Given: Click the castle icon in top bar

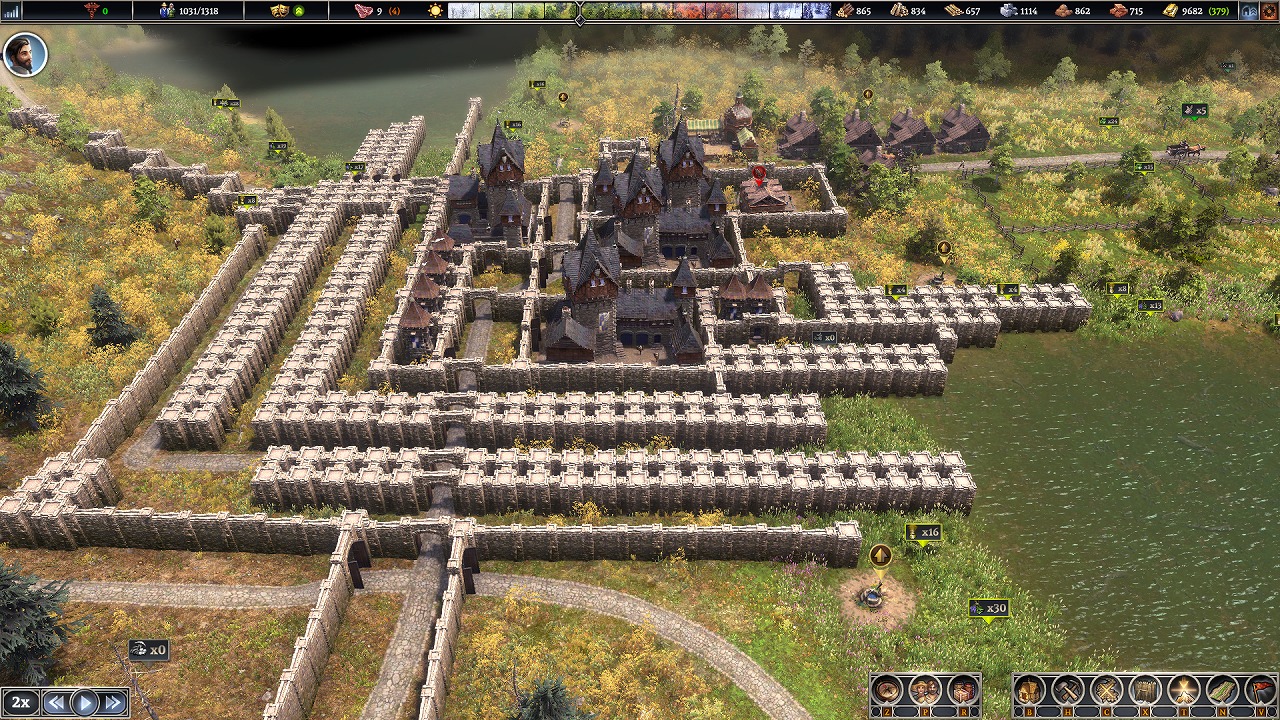Looking at the screenshot, I should 1249,11.
